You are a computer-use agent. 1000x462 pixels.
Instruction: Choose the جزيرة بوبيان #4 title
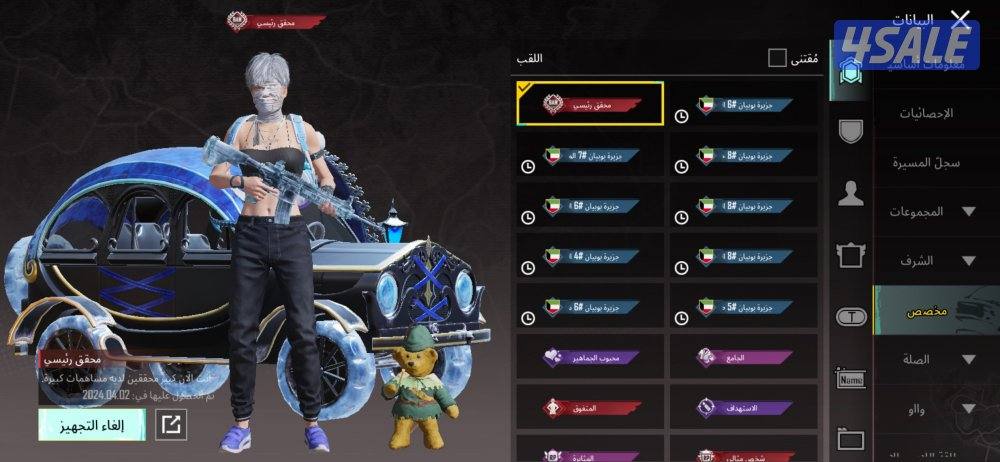pyautogui.click(x=590, y=256)
